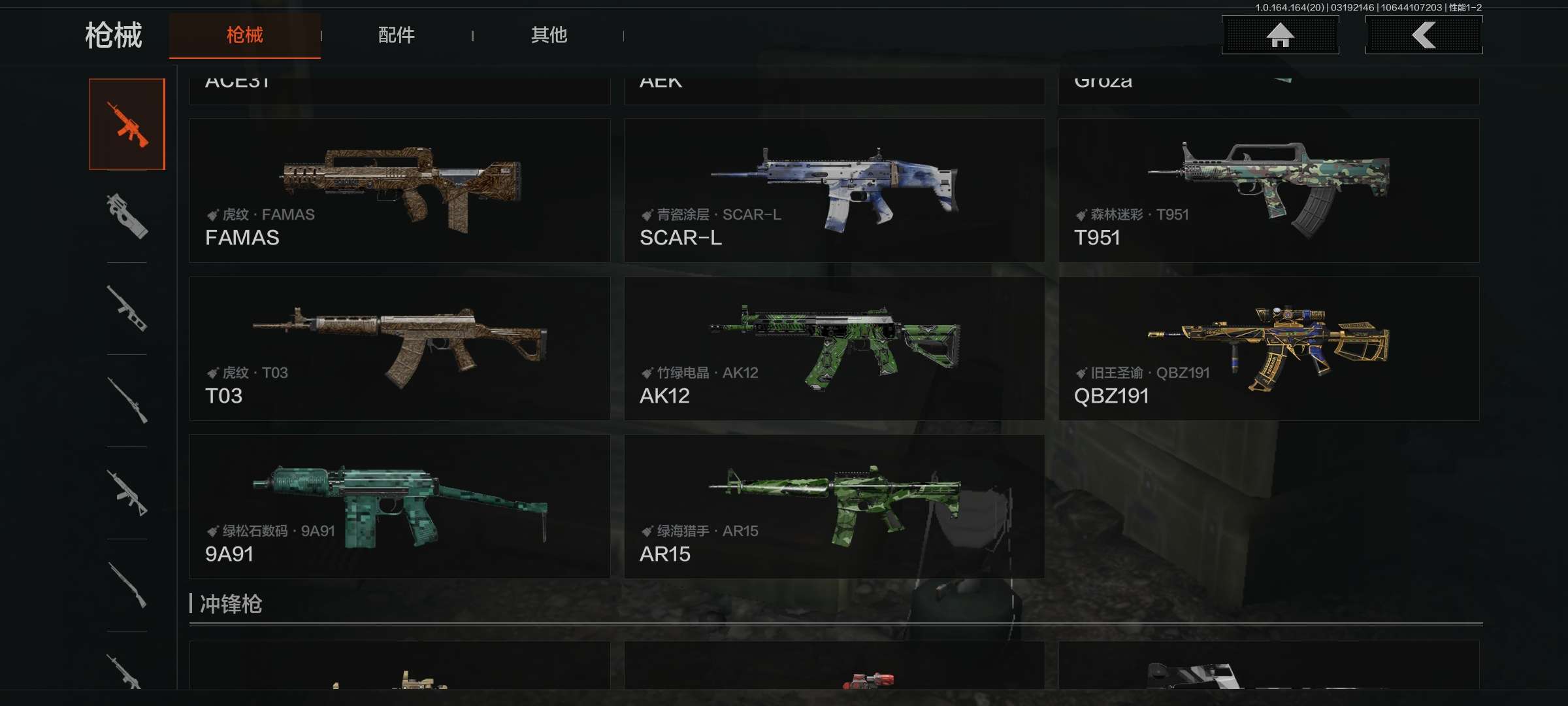Click the back arrow button
1568x706 pixels.
pos(1424,35)
